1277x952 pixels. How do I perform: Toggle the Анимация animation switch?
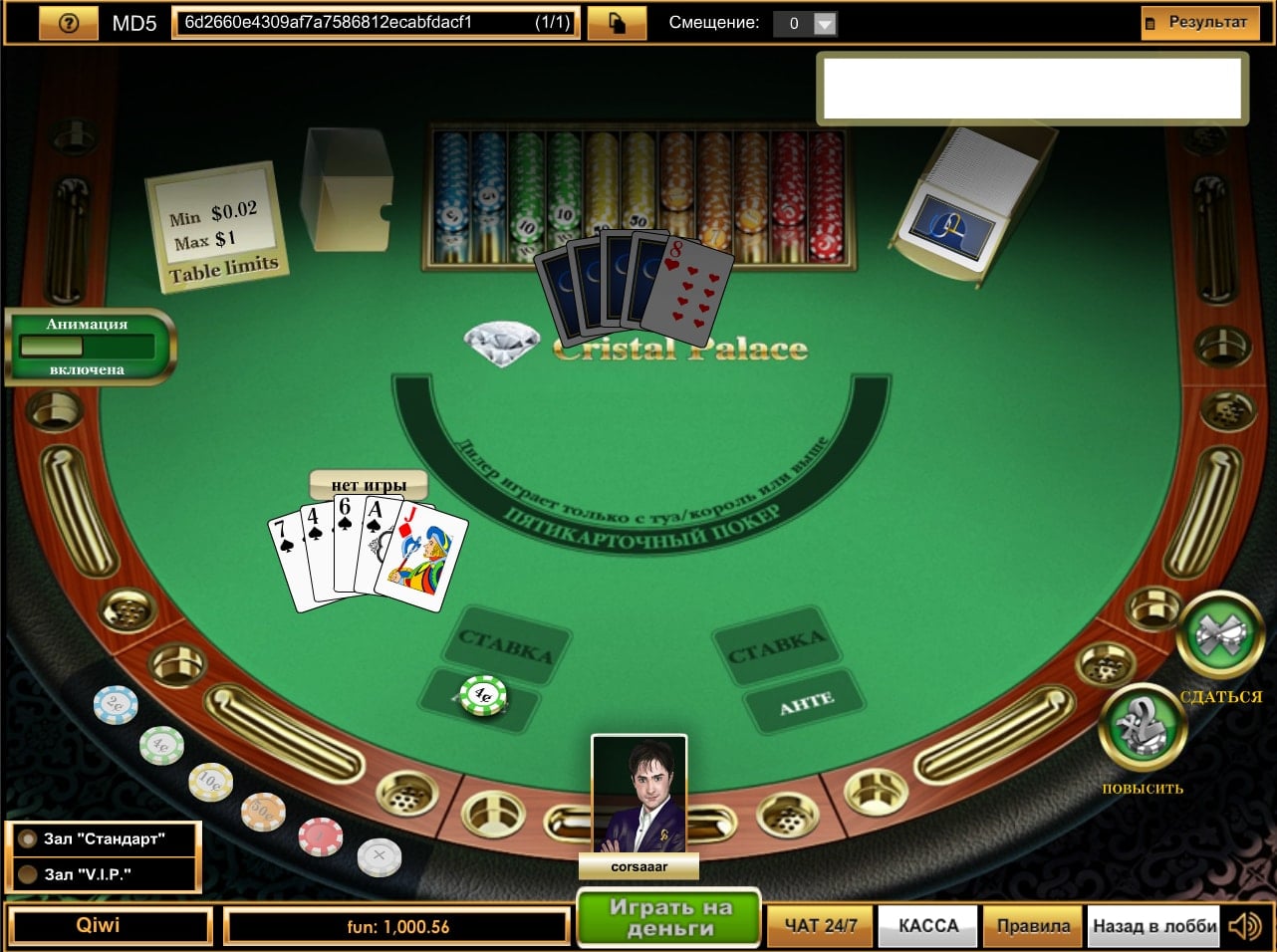[x=88, y=347]
